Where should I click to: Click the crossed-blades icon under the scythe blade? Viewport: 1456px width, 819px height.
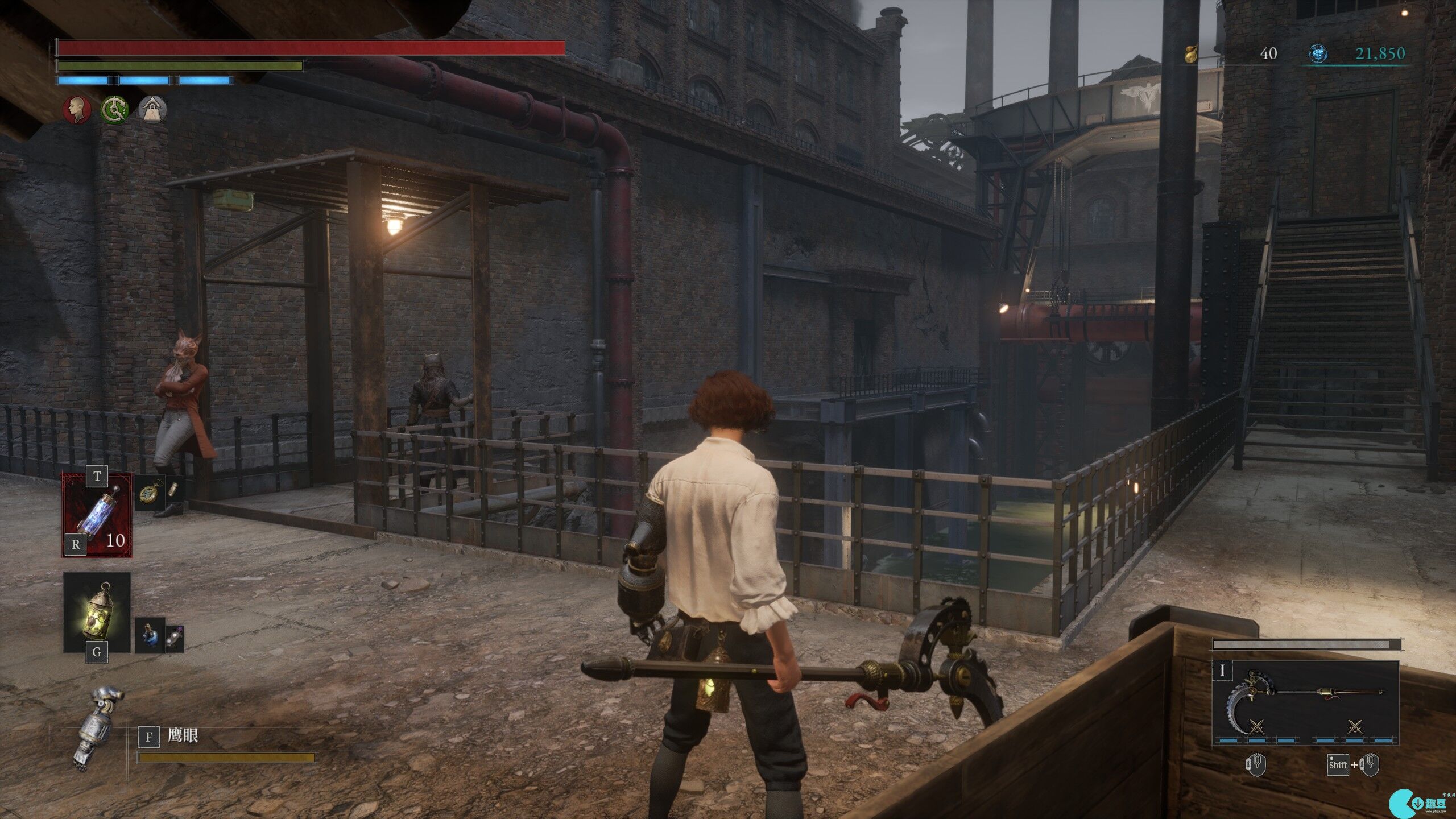[x=1257, y=726]
